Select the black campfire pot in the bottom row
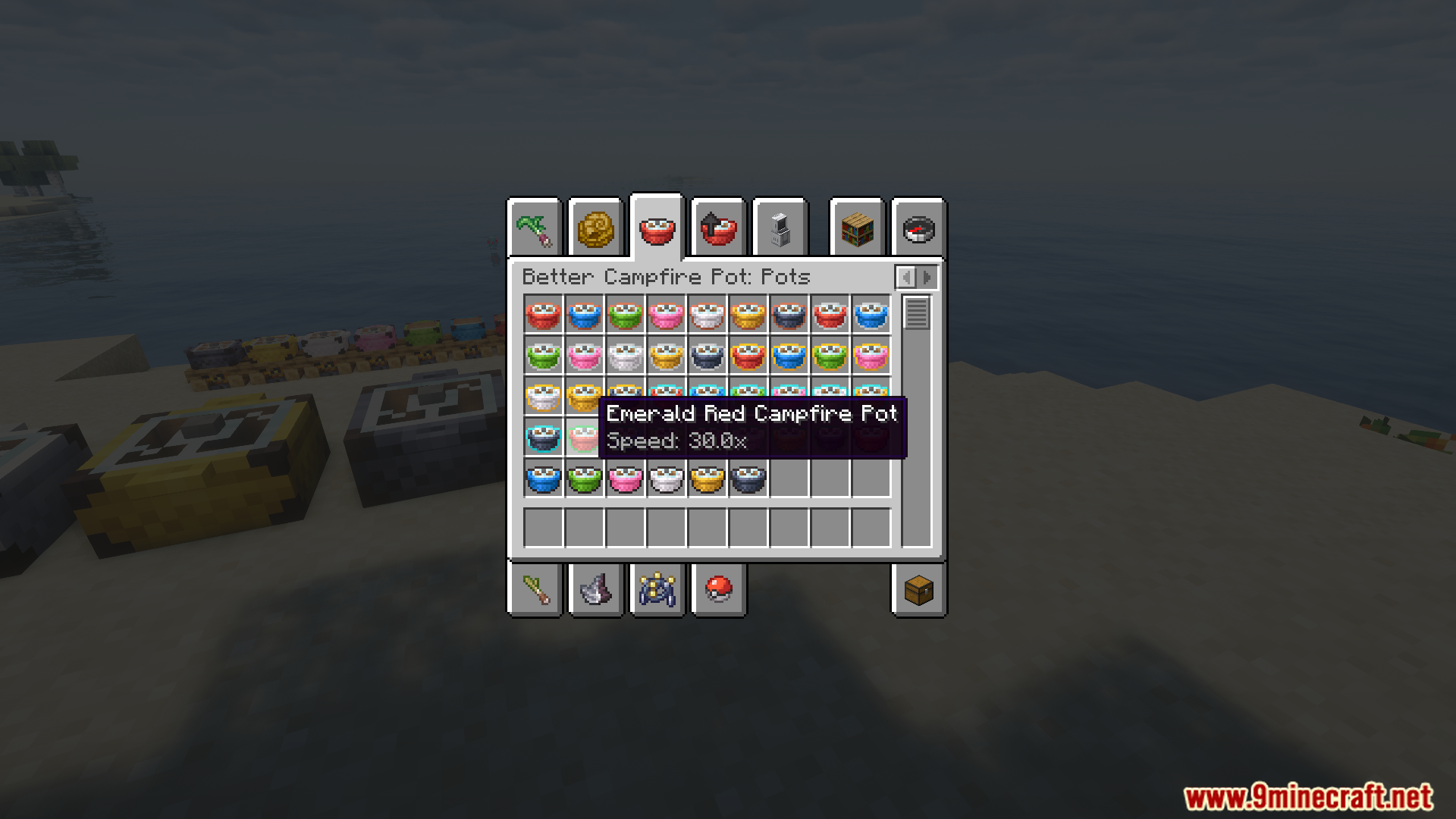Viewport: 1456px width, 819px height. (748, 479)
